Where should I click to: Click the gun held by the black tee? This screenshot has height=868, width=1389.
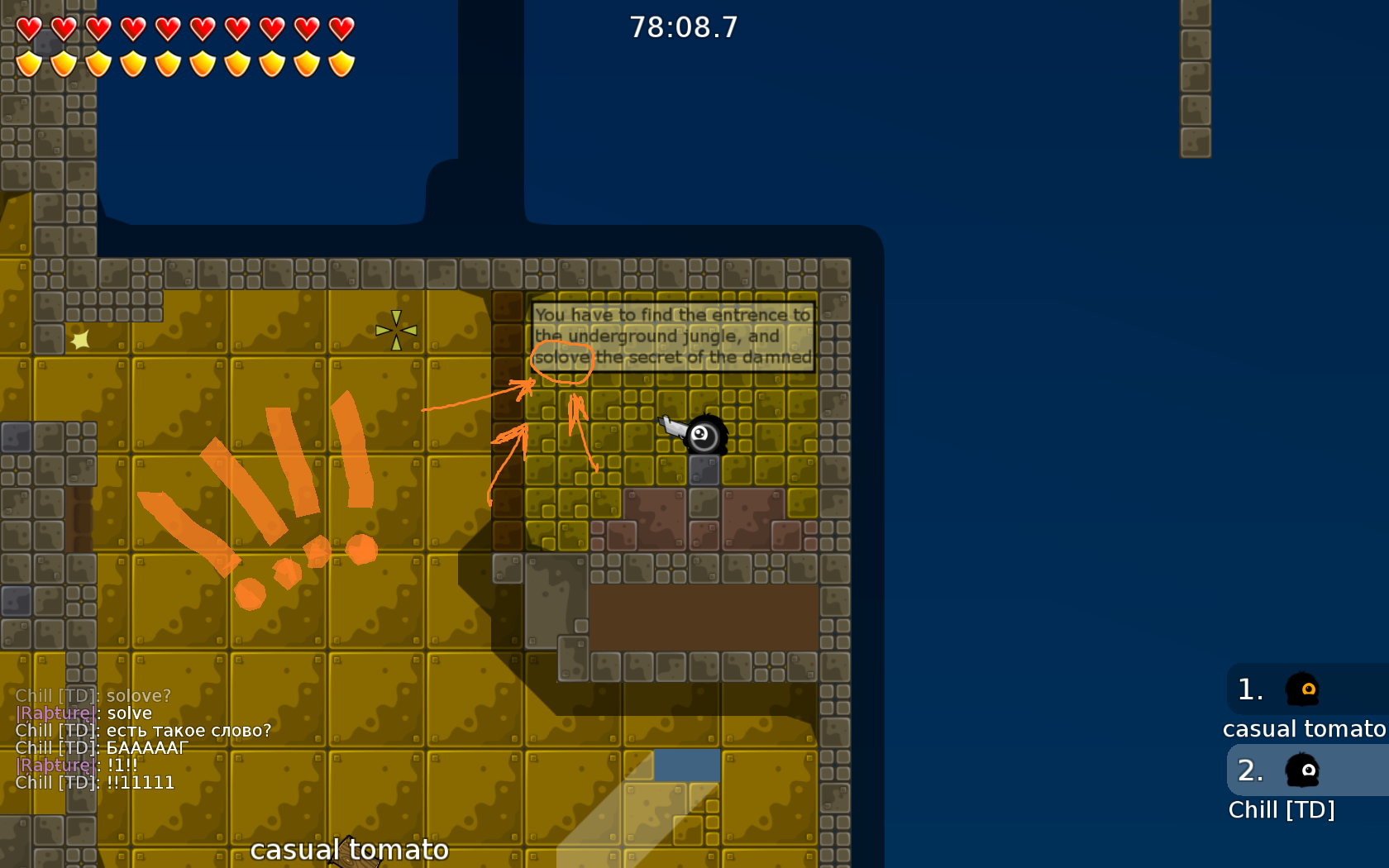coord(671,426)
